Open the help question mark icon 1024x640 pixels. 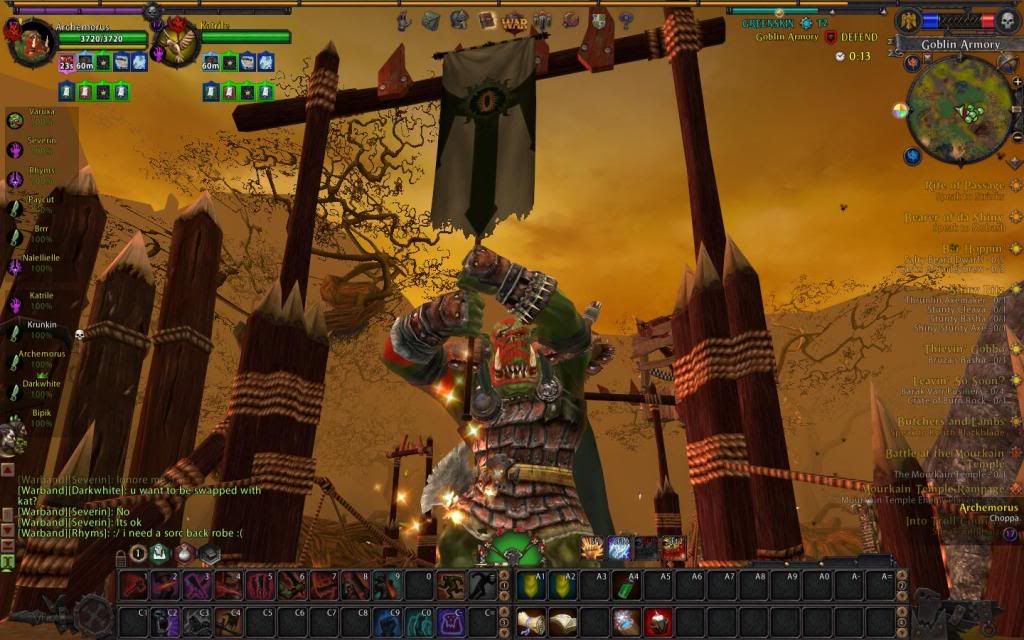tap(626, 21)
